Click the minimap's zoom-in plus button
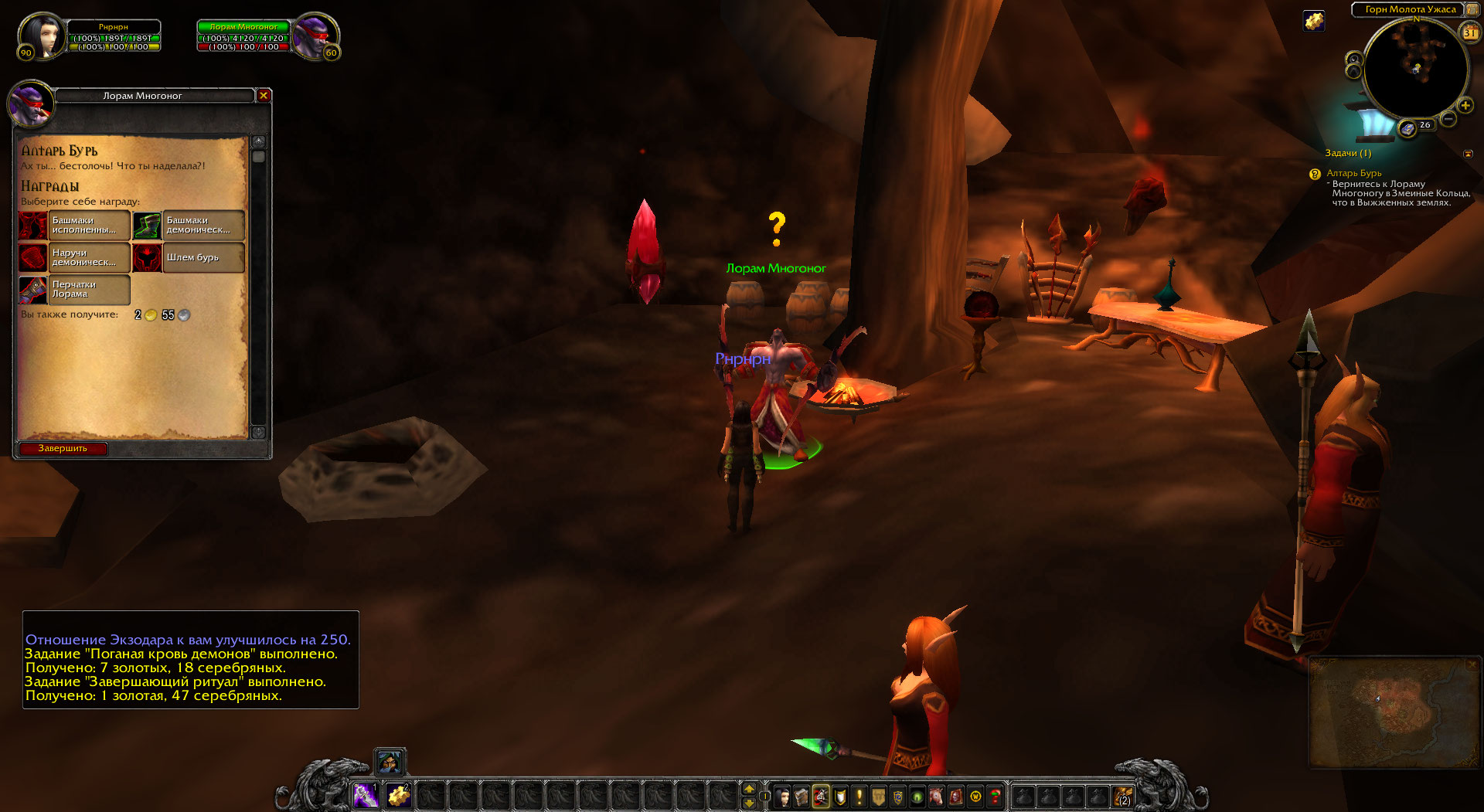 coord(1465,106)
